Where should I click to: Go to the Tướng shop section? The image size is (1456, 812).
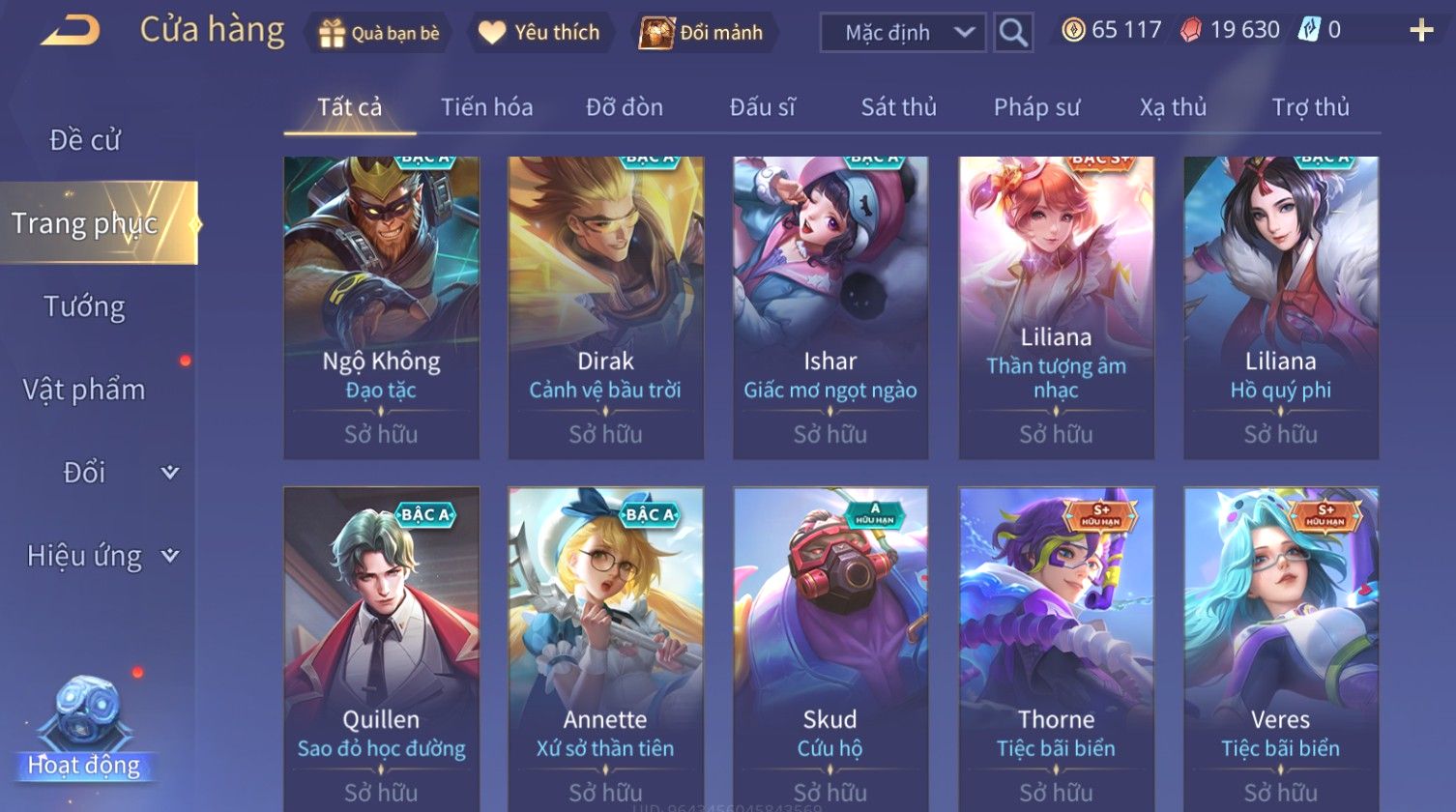[x=85, y=306]
